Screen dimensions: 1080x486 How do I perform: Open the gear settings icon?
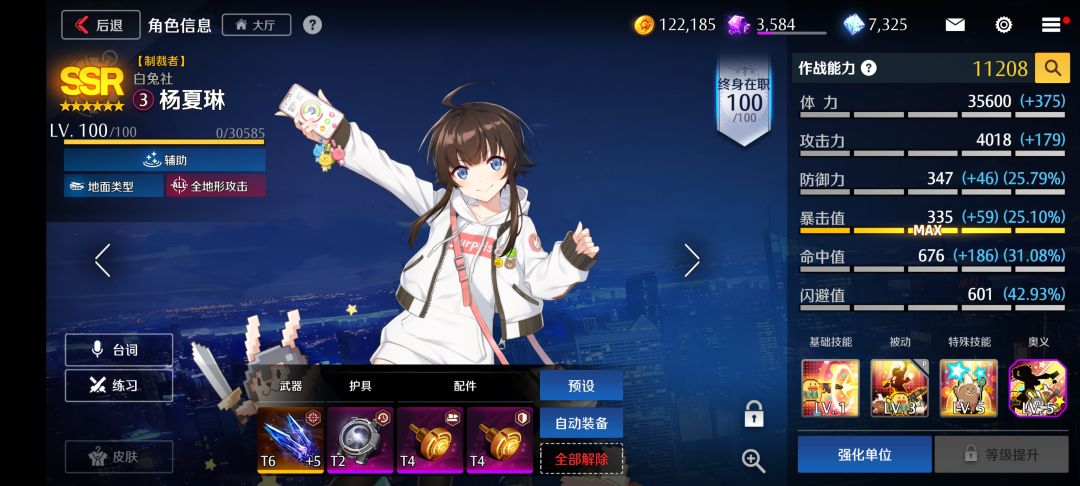click(1003, 25)
